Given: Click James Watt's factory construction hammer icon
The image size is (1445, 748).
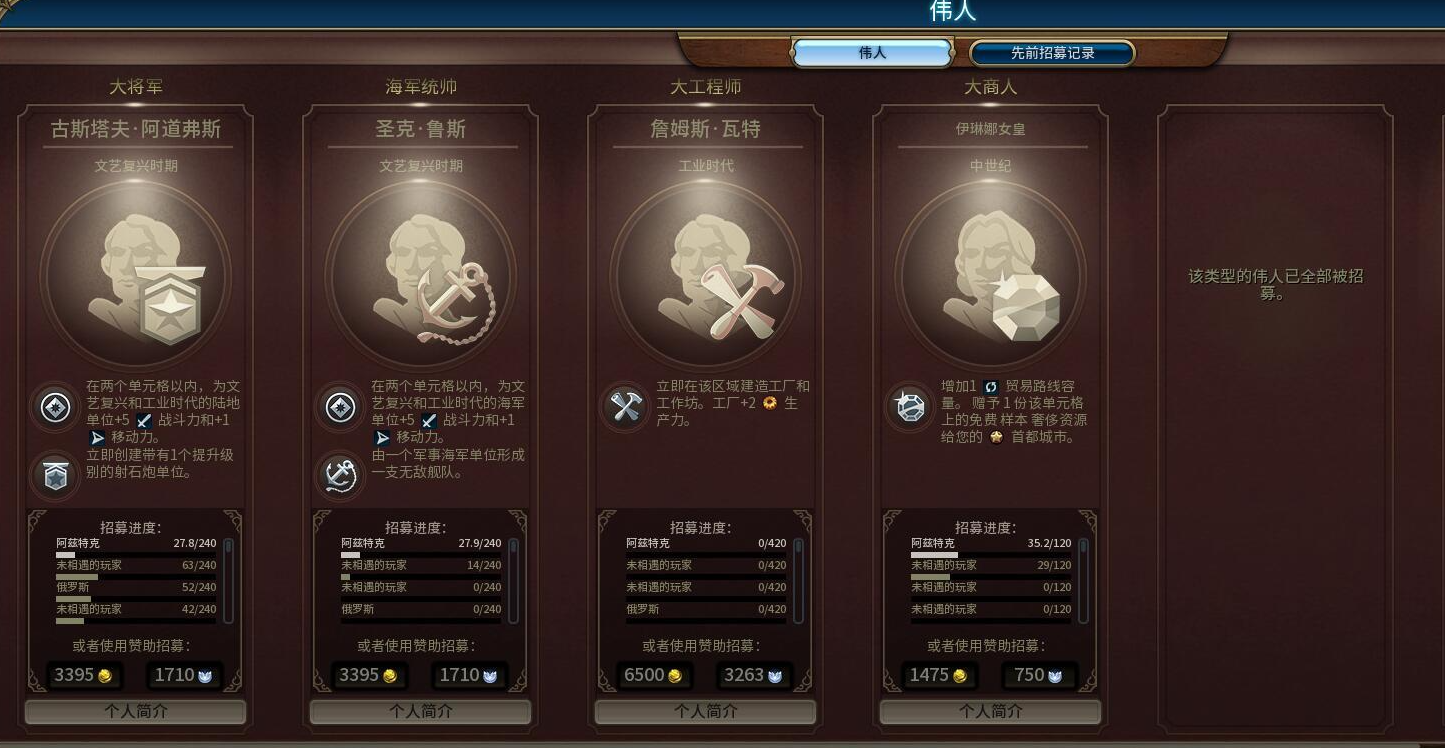Looking at the screenshot, I should point(624,408).
